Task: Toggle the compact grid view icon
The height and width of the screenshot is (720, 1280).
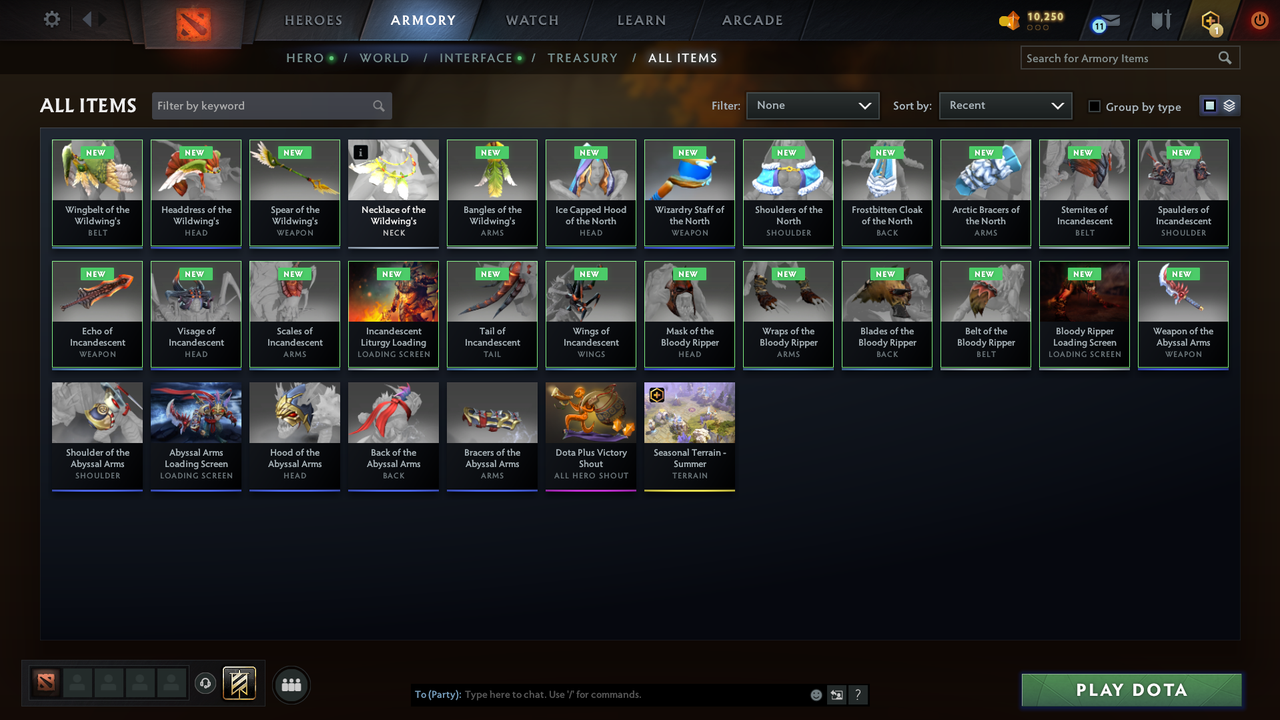Action: tap(1210, 103)
